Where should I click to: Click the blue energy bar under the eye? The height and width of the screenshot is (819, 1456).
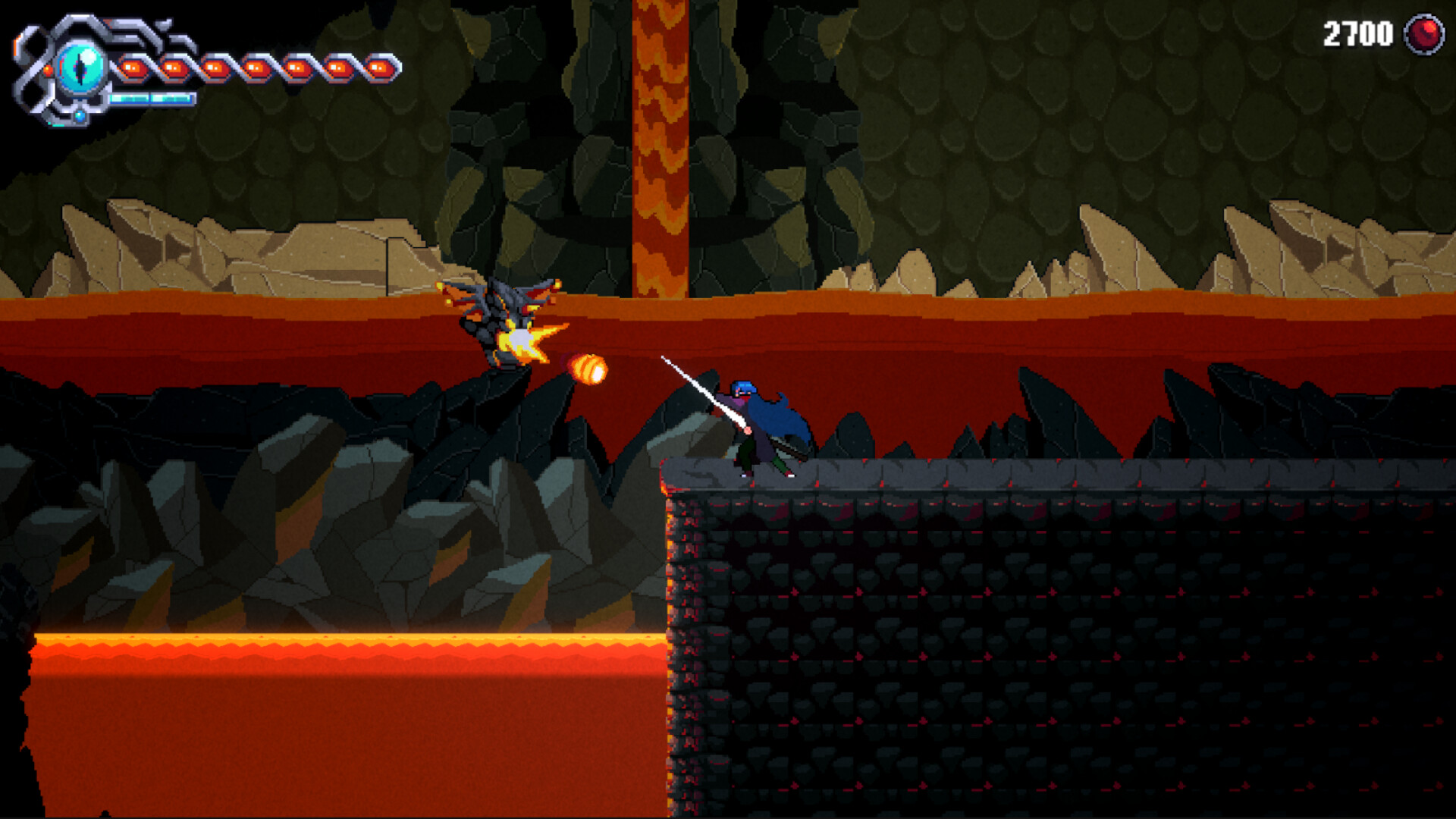coord(150,100)
